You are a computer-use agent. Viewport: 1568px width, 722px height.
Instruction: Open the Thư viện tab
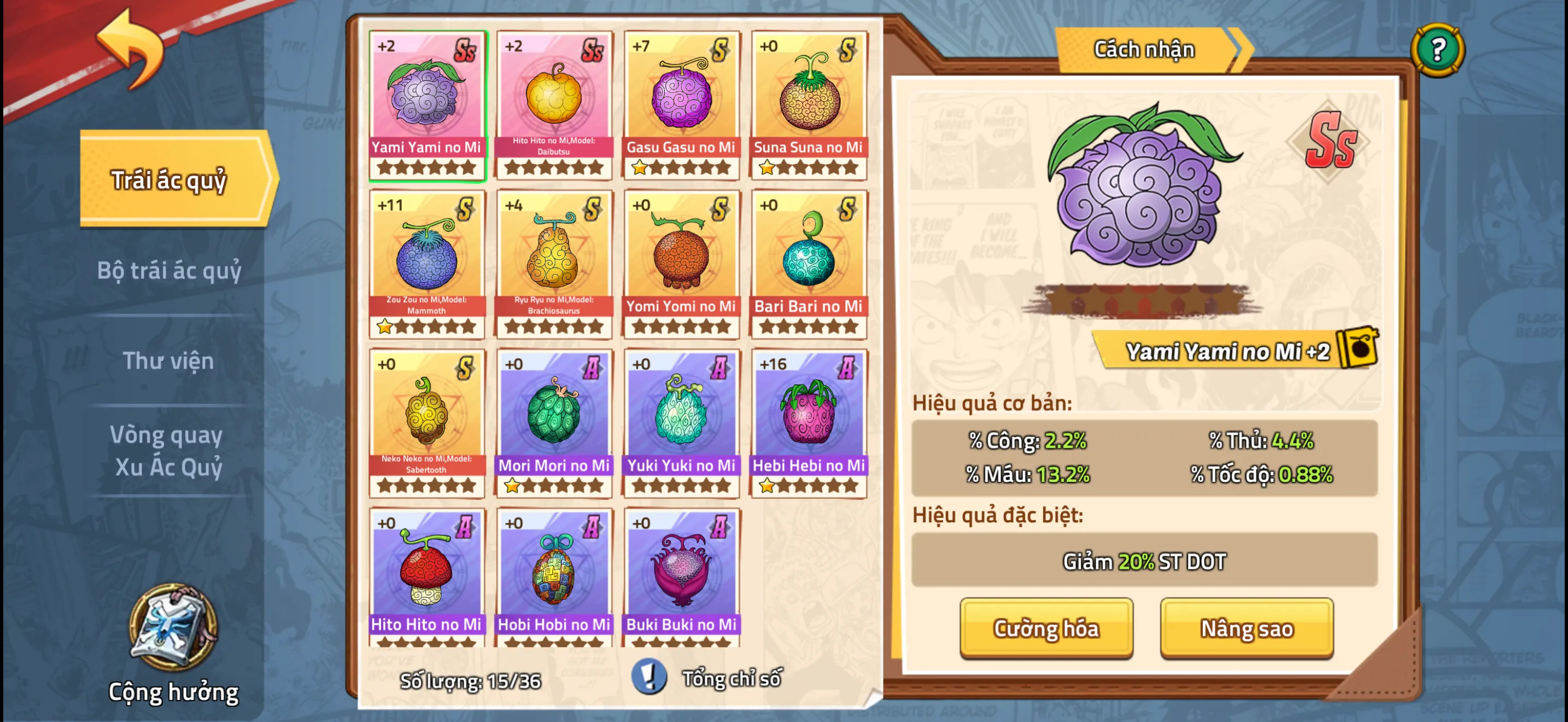coord(168,360)
